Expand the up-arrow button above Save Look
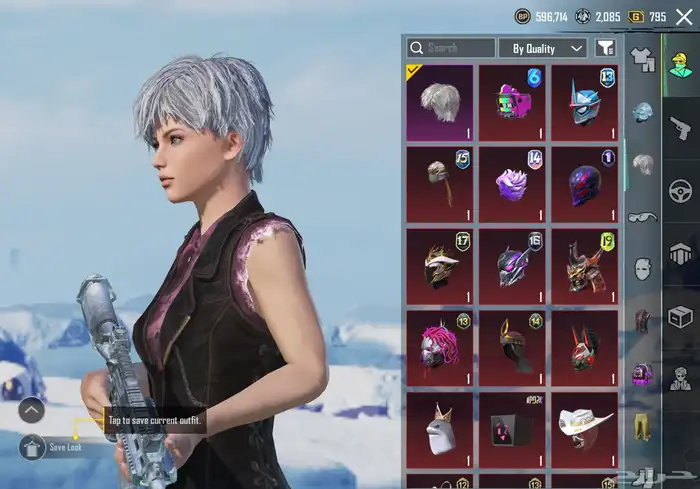This screenshot has height=489, width=700. tap(32, 409)
